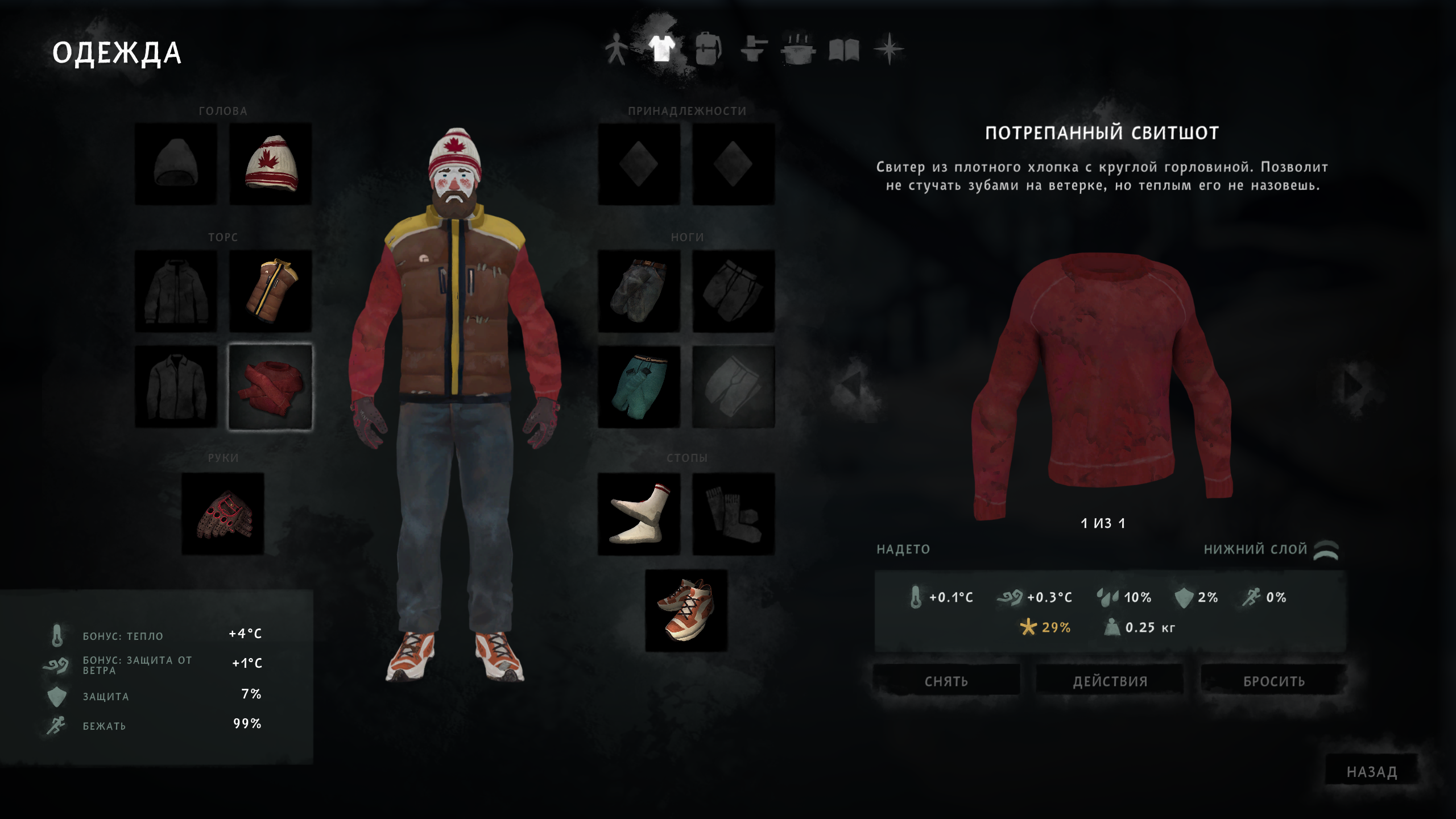
Task: Select the brown down vest slot
Action: [270, 291]
